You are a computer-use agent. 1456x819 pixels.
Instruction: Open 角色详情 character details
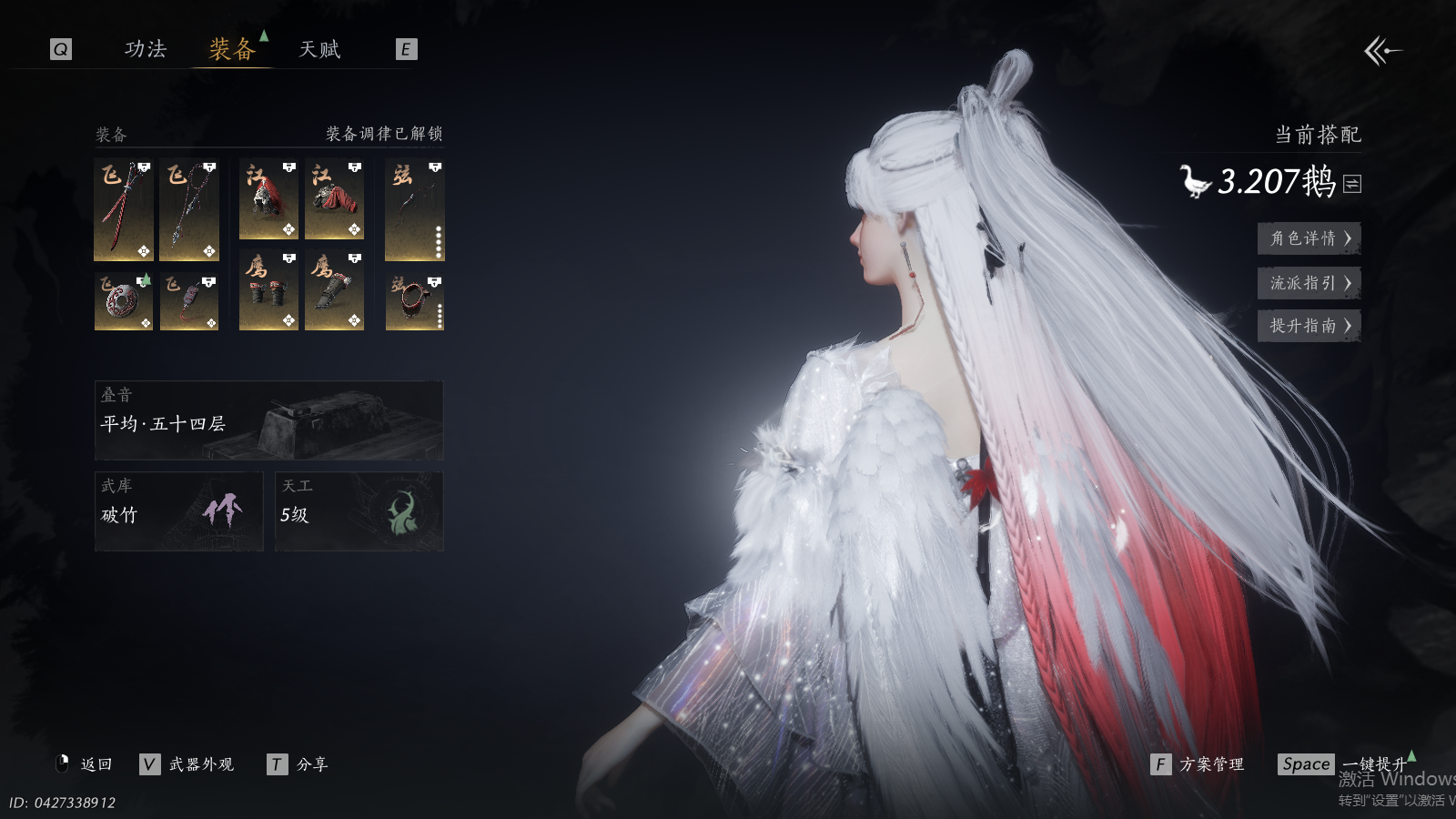tap(1309, 238)
